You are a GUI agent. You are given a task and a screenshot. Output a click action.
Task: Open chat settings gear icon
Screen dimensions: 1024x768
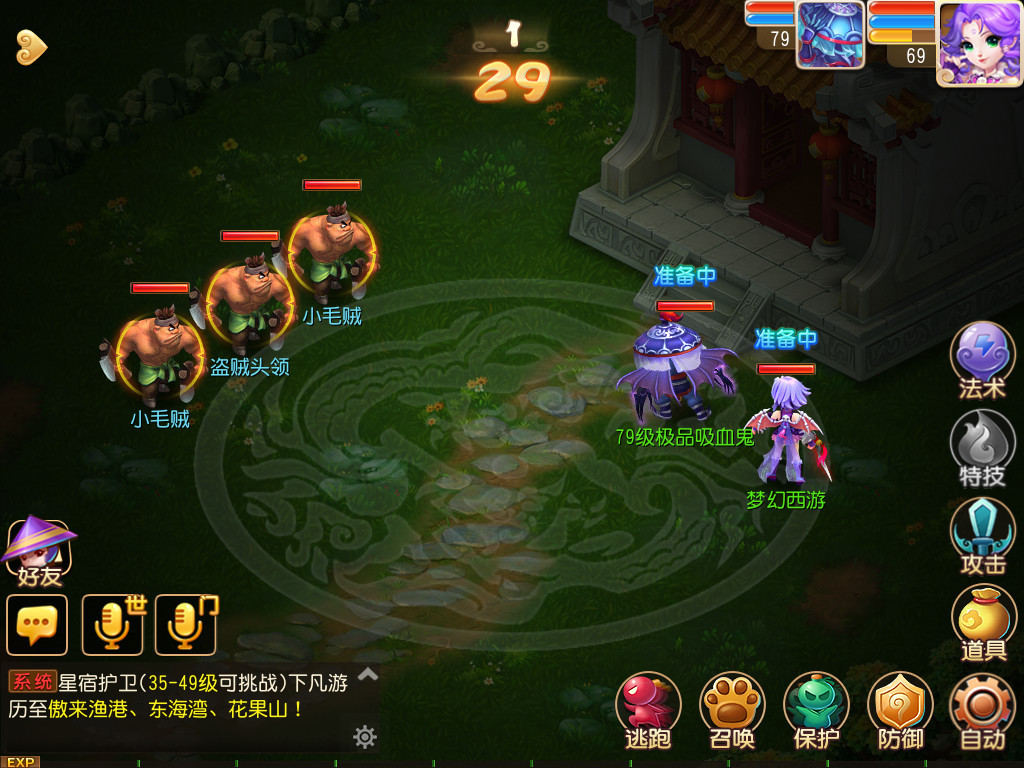tap(365, 737)
